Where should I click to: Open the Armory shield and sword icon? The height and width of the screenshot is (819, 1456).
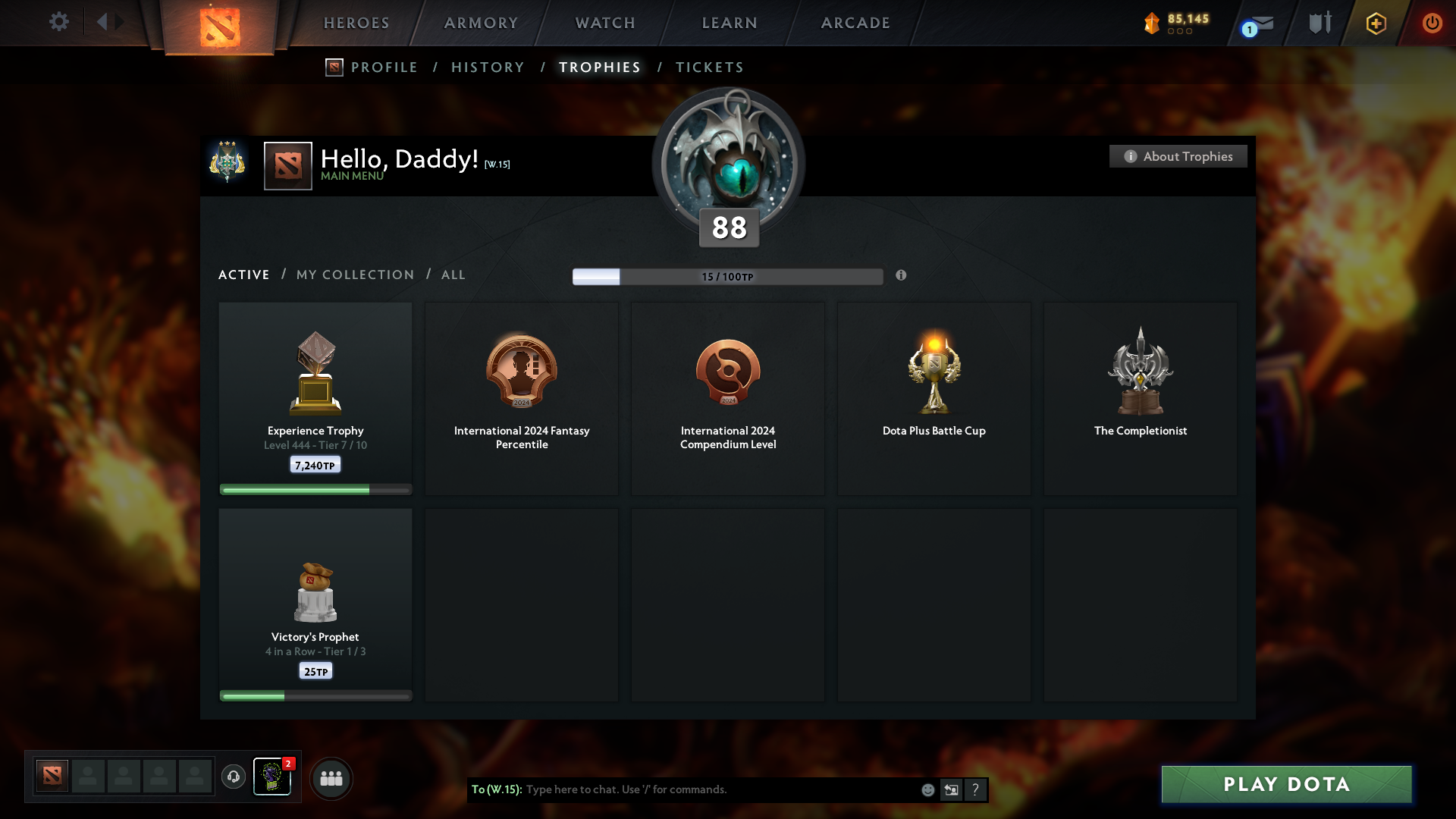(1318, 23)
